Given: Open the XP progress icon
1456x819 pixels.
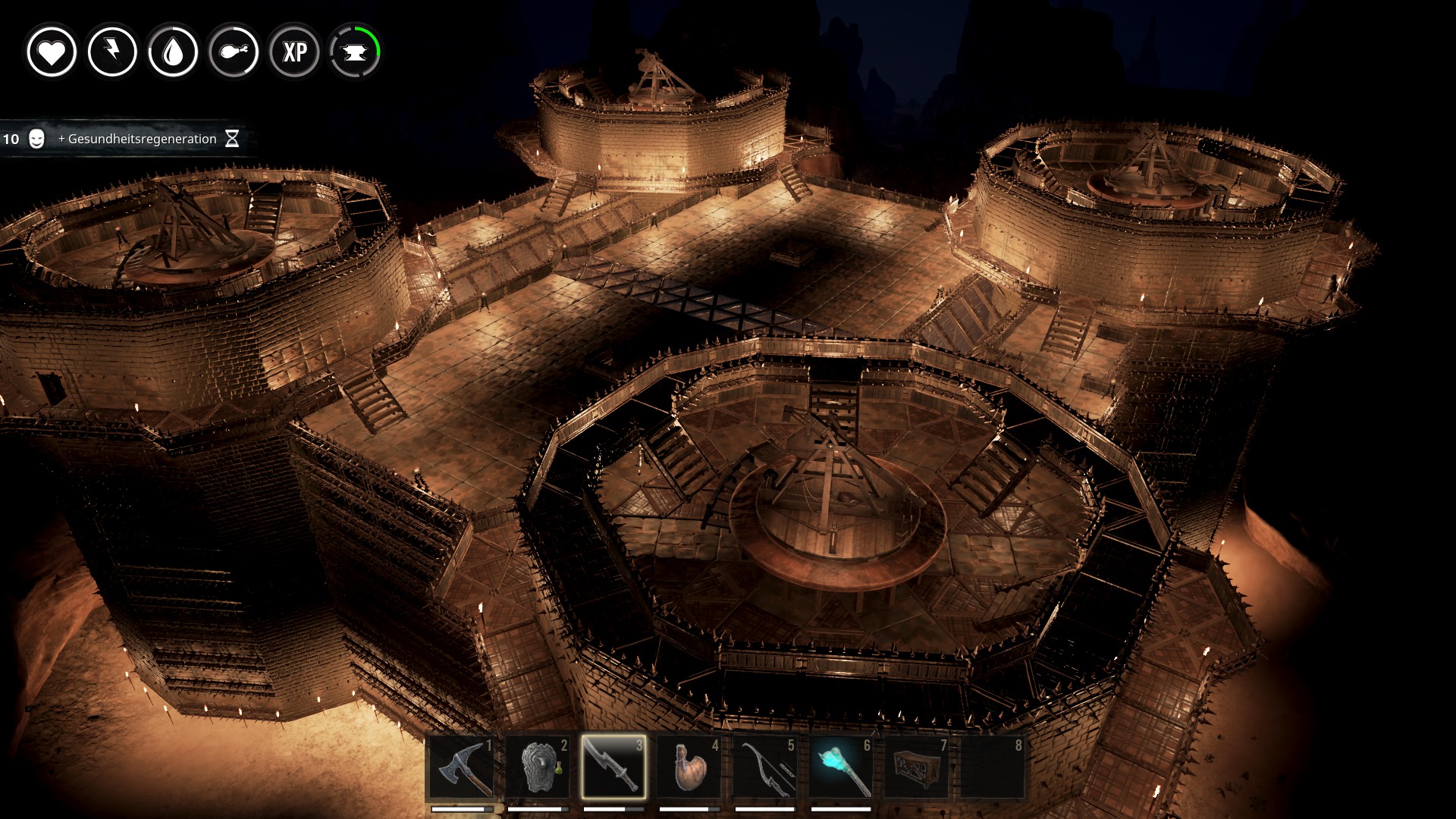Looking at the screenshot, I should (x=294, y=52).
